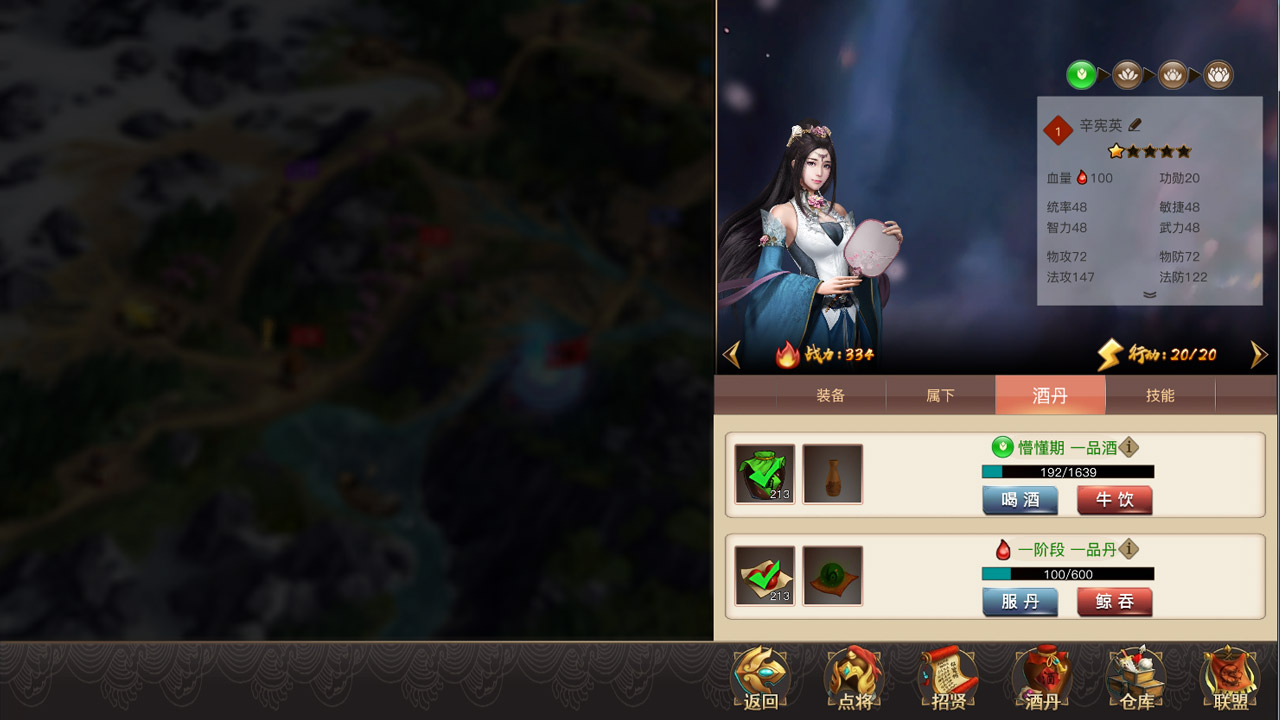1280x720 pixels.
Task: Open the 仓库 warehouse icon
Action: pyautogui.click(x=1134, y=675)
